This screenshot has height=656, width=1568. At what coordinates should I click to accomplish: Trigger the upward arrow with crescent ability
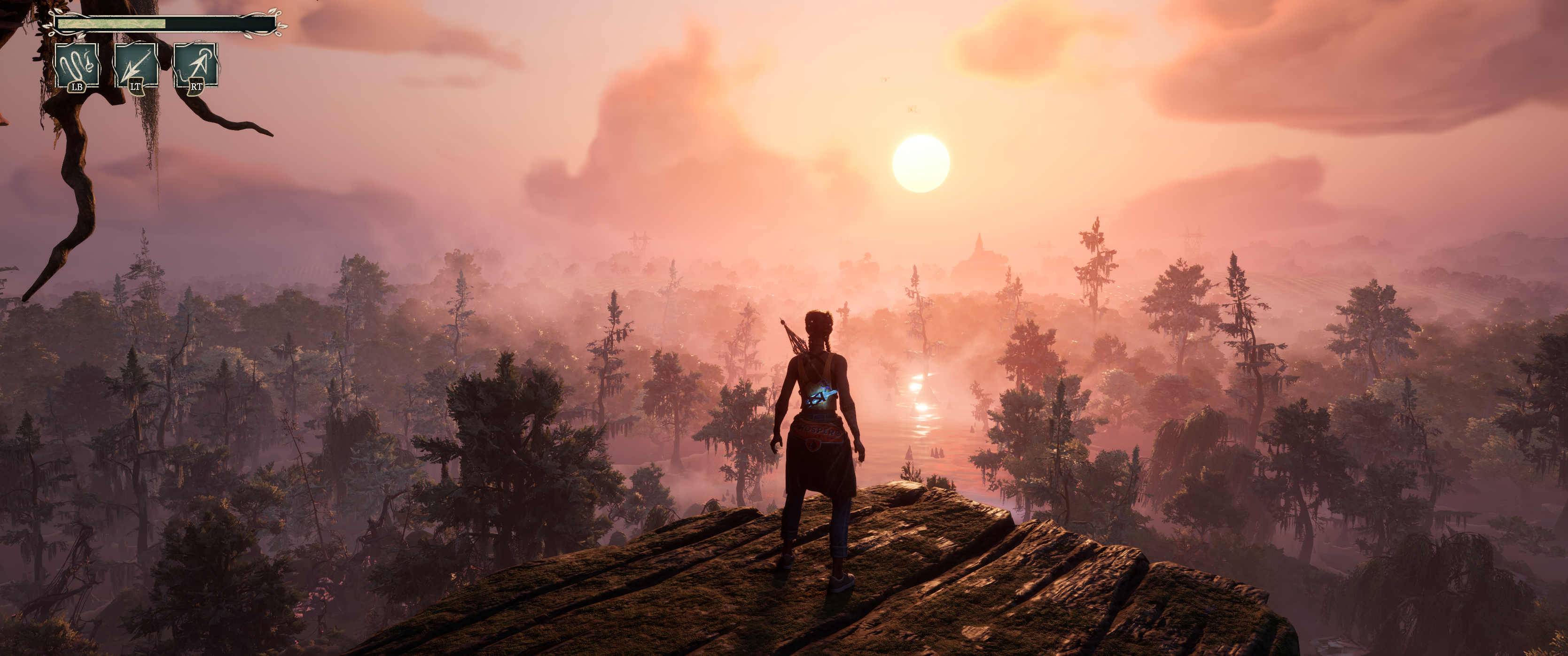click(x=196, y=64)
